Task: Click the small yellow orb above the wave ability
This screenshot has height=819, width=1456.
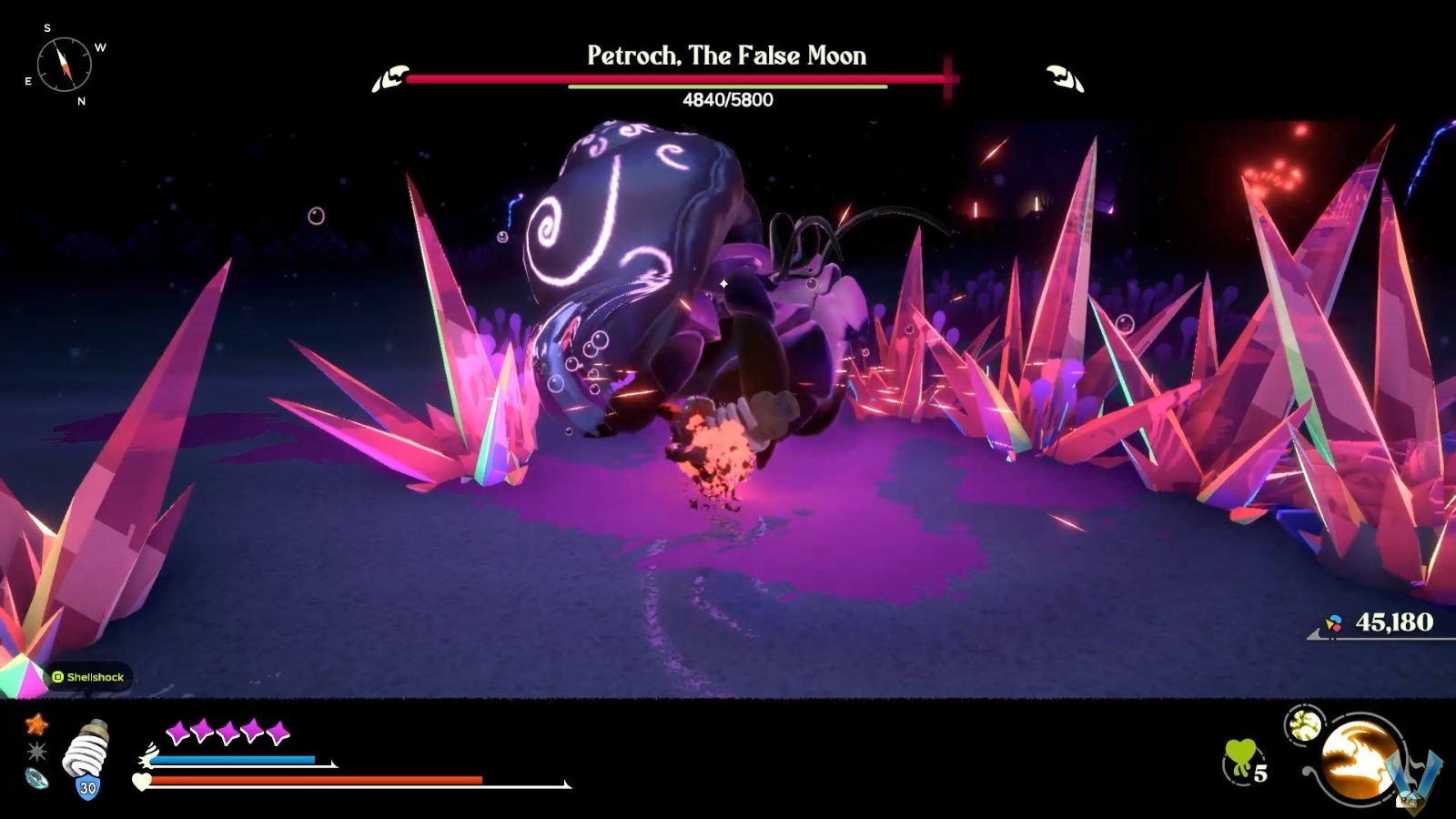Action: coord(1305,724)
